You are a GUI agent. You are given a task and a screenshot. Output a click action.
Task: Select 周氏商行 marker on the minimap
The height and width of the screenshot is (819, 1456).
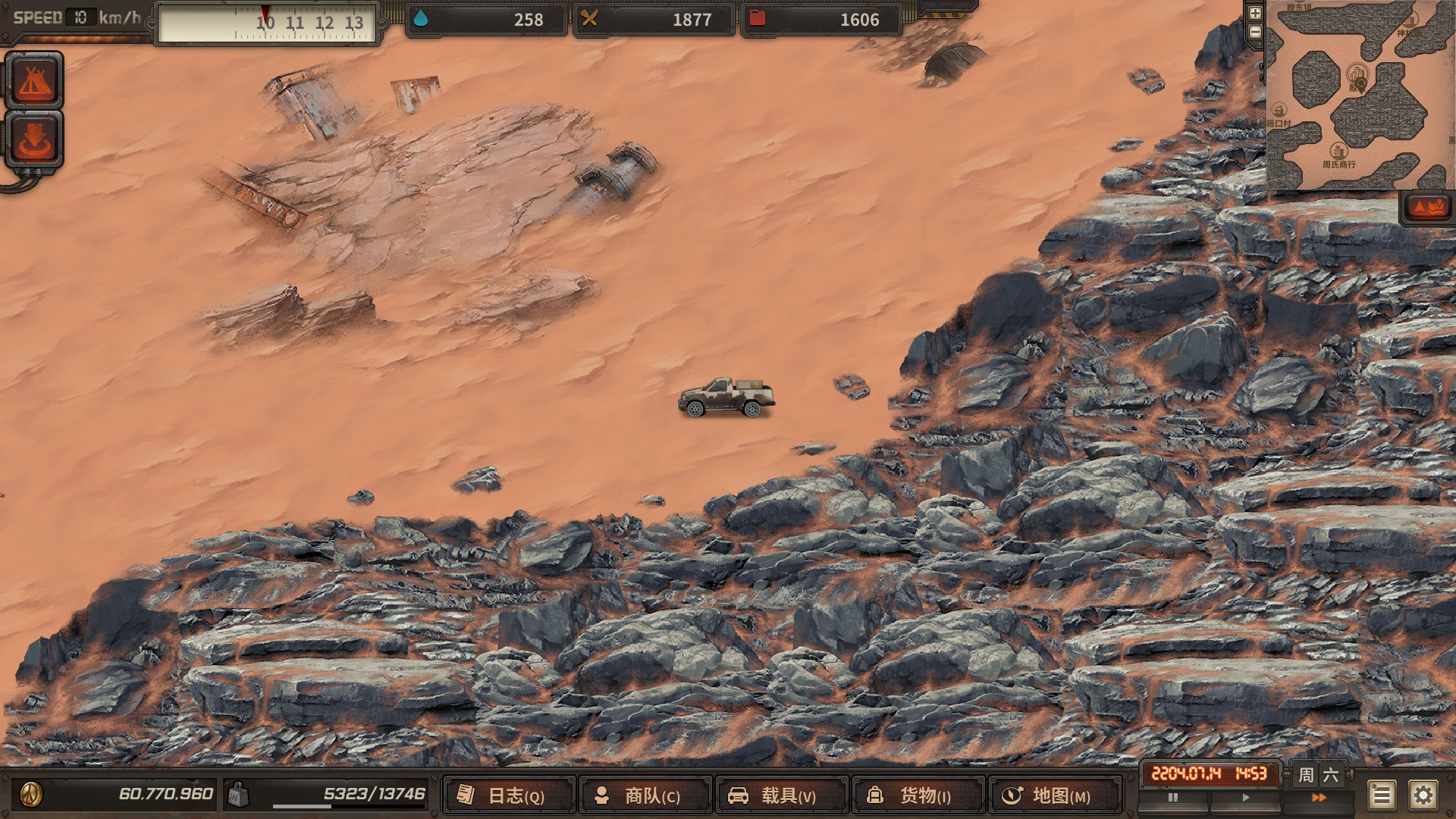(1338, 152)
